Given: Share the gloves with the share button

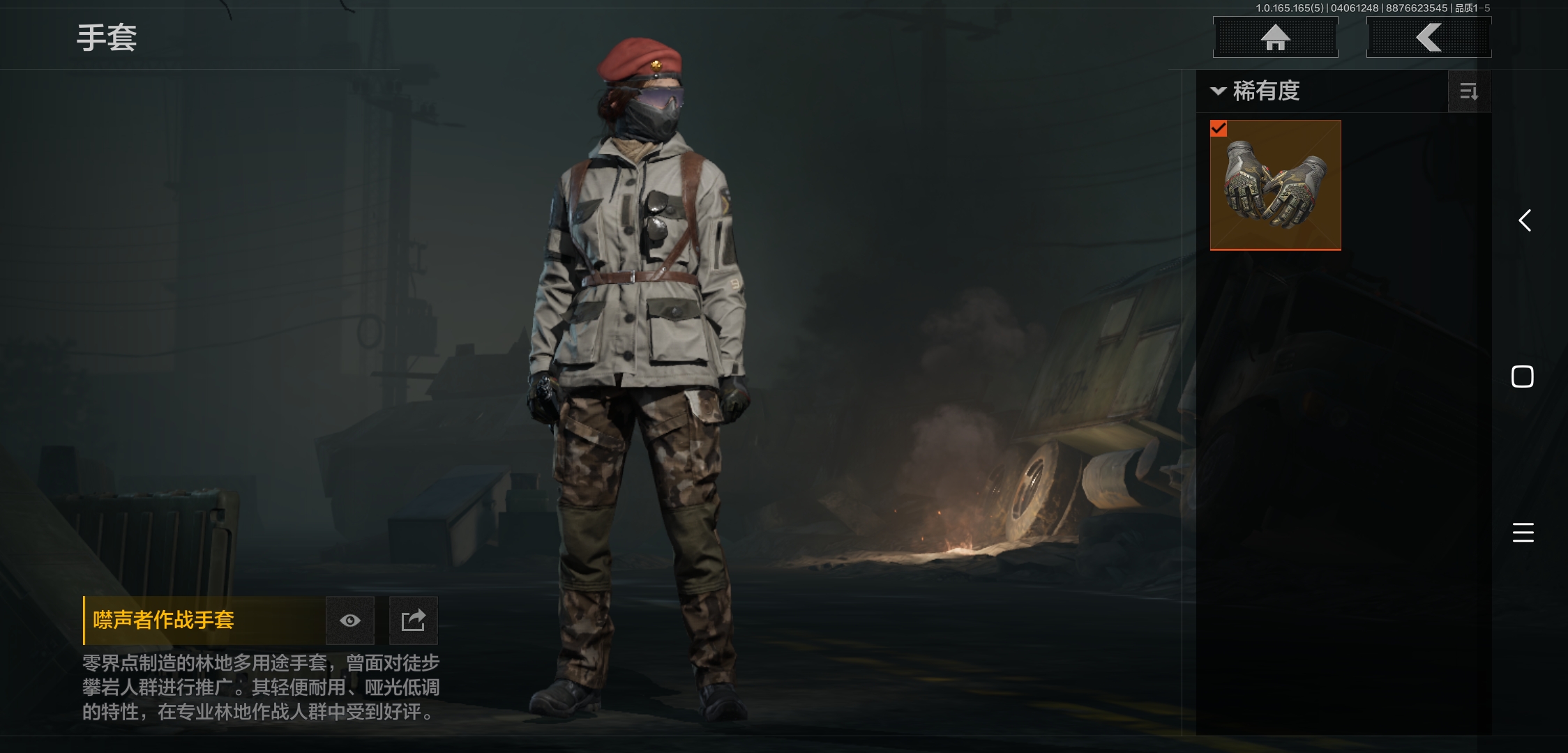Looking at the screenshot, I should coord(413,621).
